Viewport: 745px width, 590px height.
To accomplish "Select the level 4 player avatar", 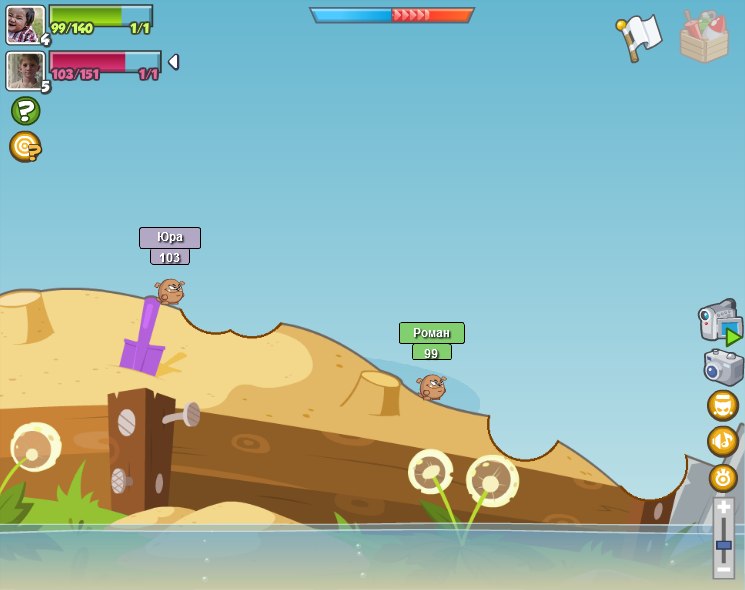I will 25,24.
